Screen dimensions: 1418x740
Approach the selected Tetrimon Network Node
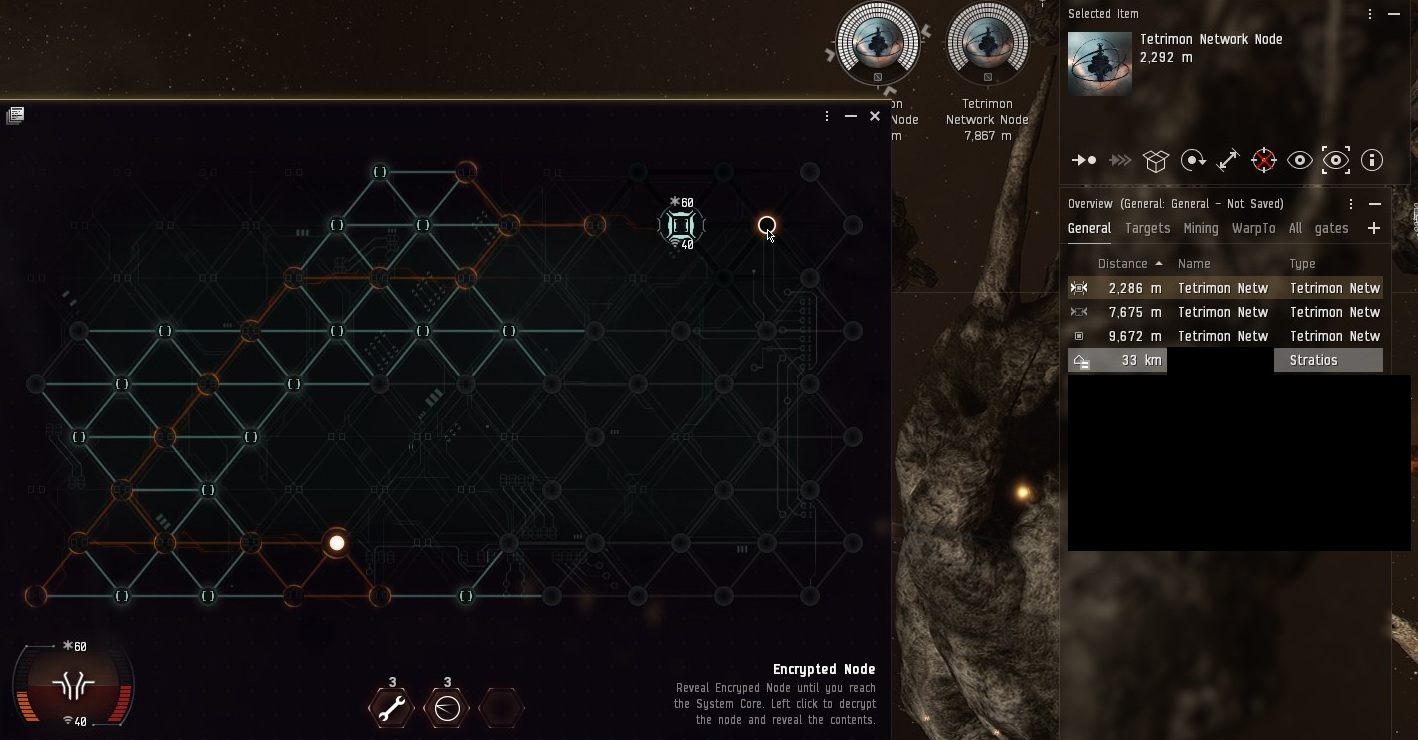pyautogui.click(x=1084, y=160)
